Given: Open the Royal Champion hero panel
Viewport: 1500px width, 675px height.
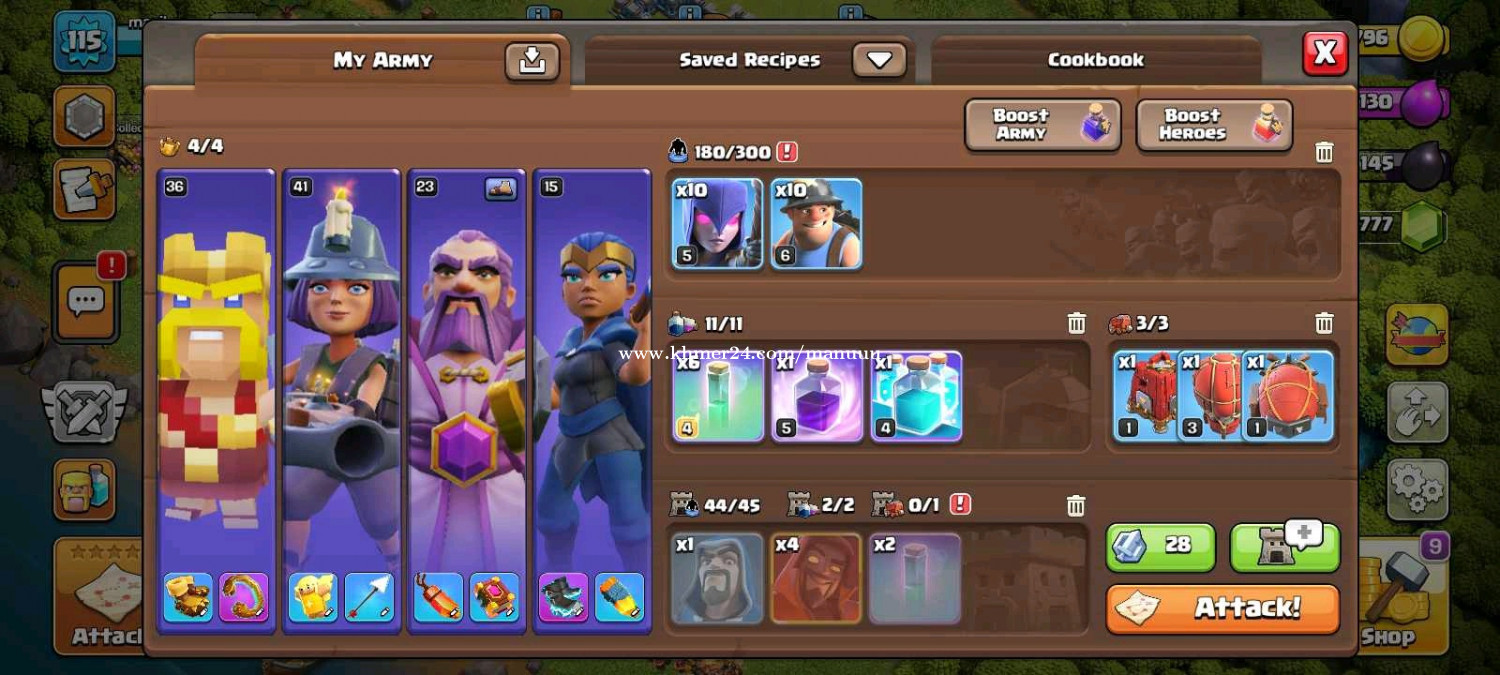Looking at the screenshot, I should click(x=592, y=400).
